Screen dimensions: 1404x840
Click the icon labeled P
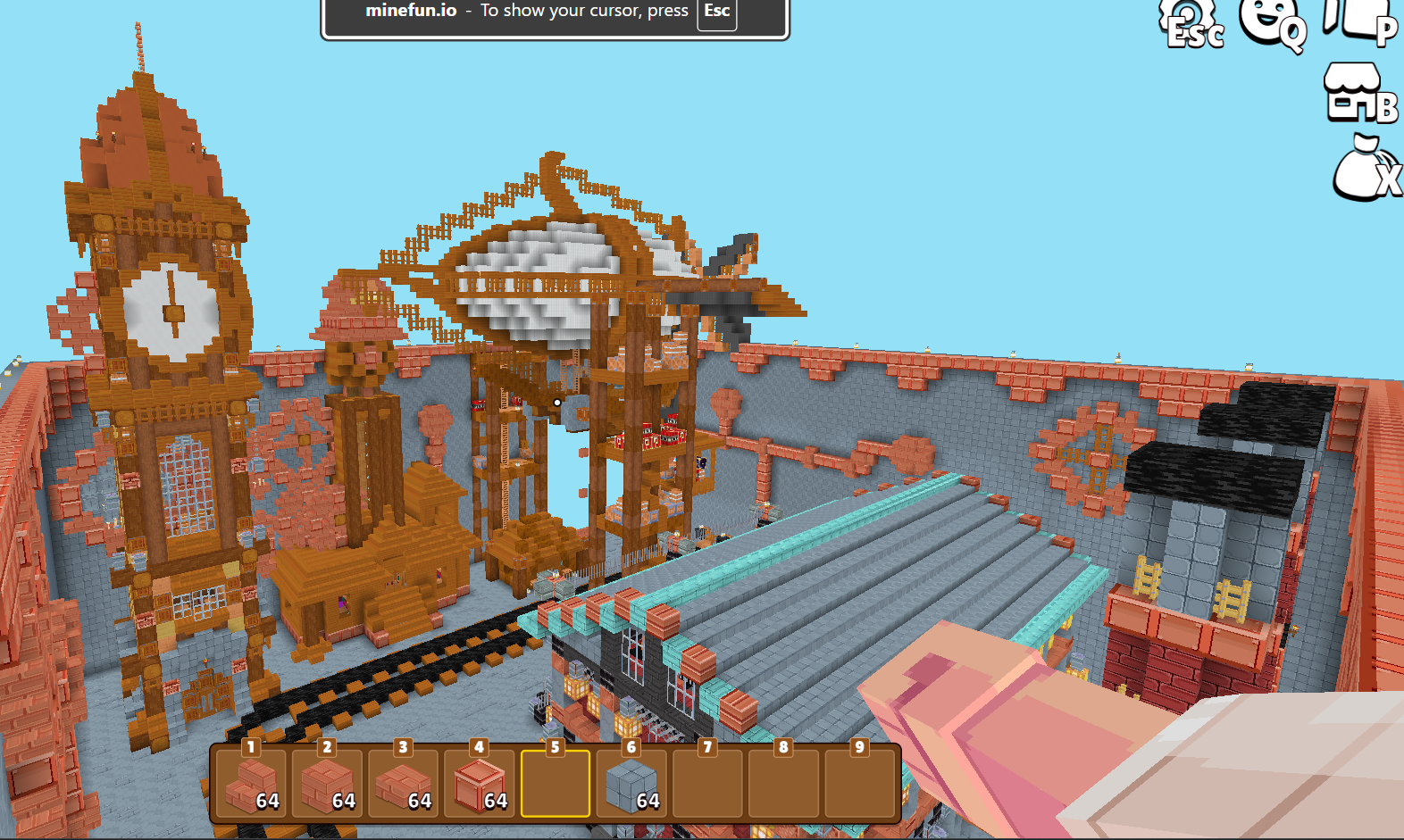[1358, 20]
